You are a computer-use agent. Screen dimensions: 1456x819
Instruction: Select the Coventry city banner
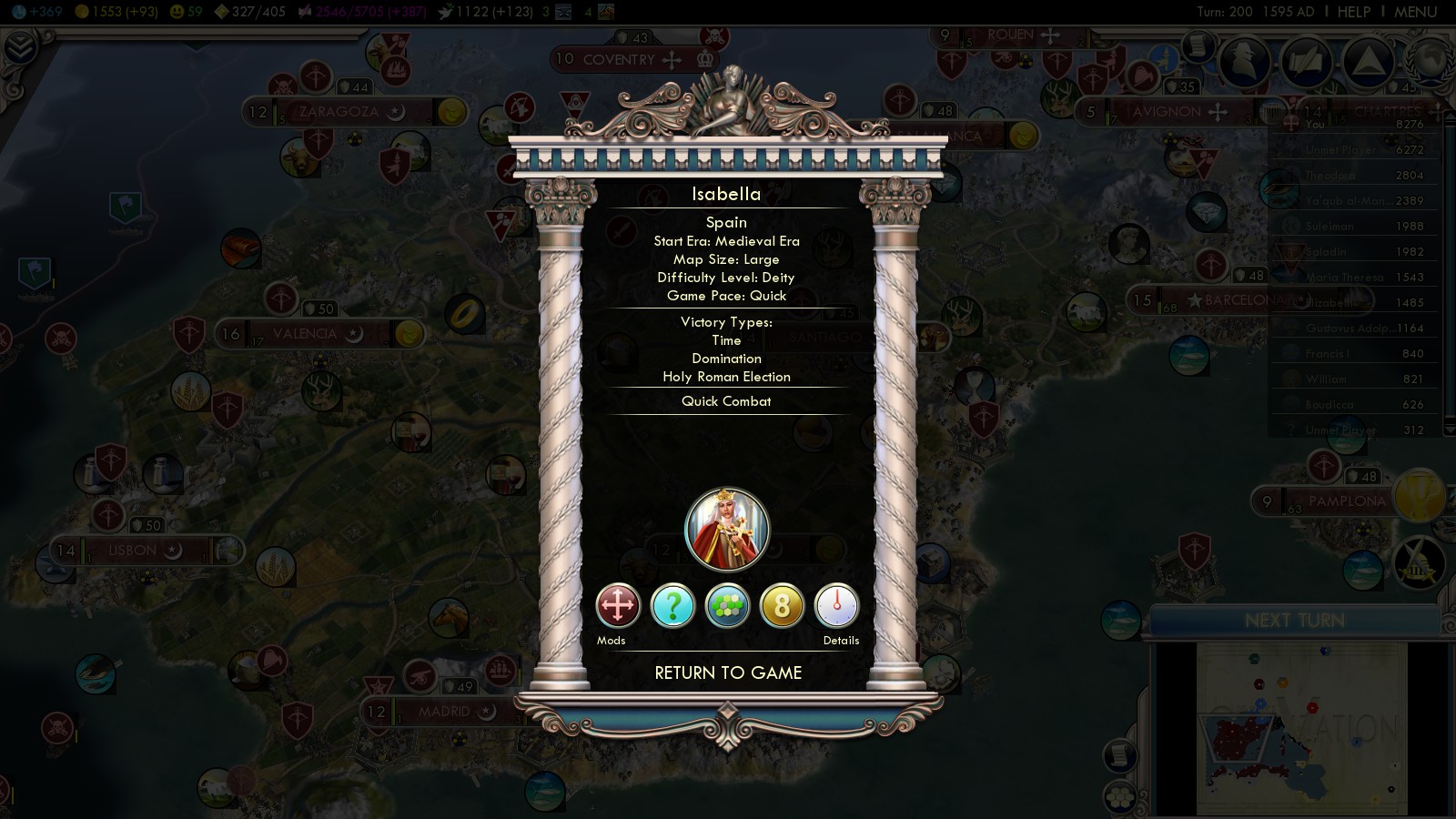click(619, 60)
